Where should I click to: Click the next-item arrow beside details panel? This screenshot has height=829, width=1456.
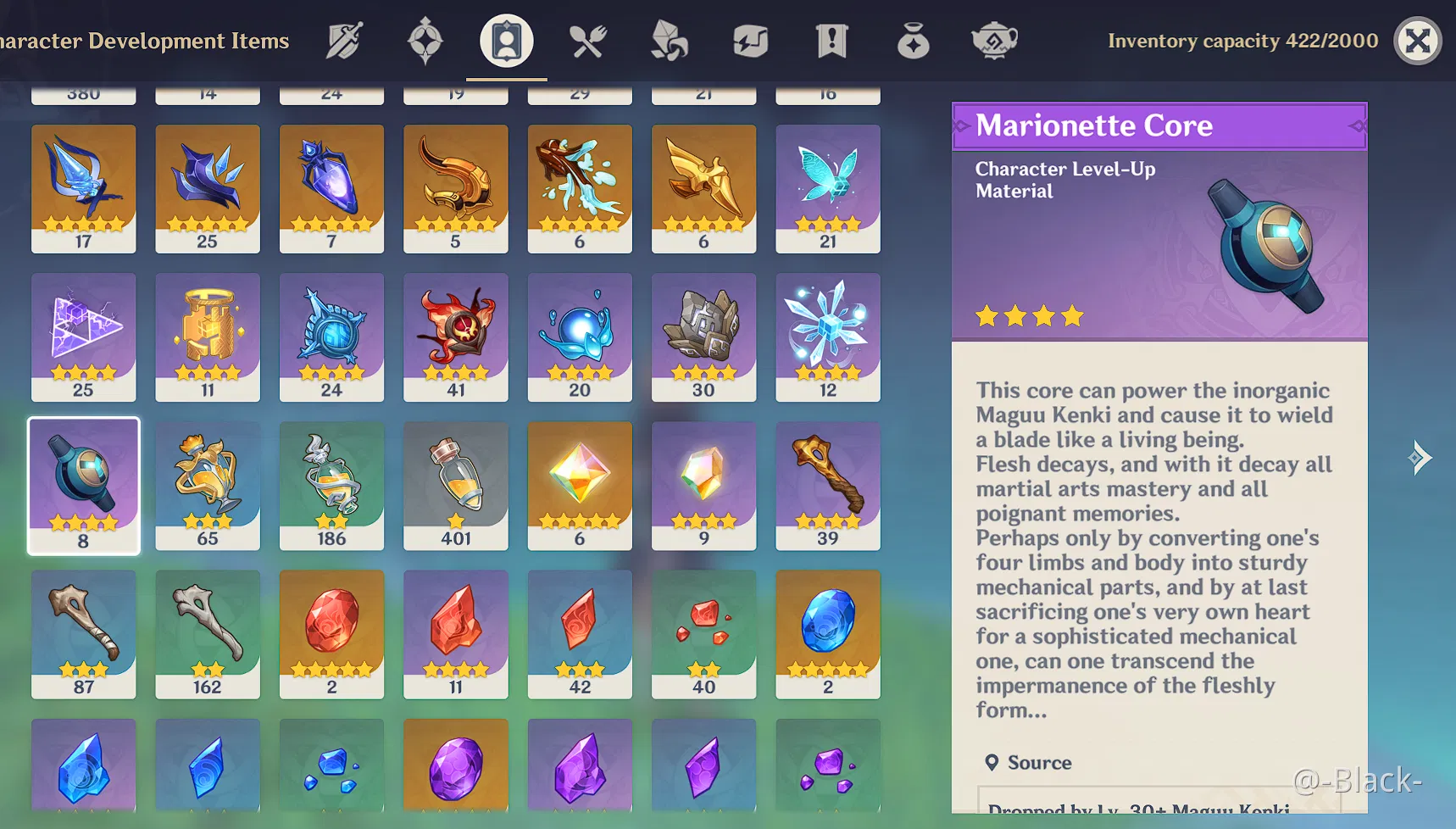(1420, 458)
